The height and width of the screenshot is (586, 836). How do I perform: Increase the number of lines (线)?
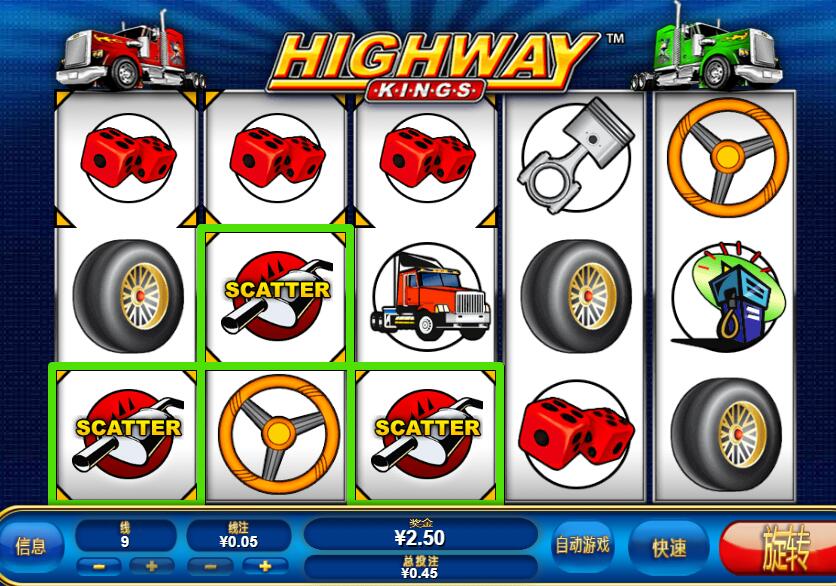[152, 566]
